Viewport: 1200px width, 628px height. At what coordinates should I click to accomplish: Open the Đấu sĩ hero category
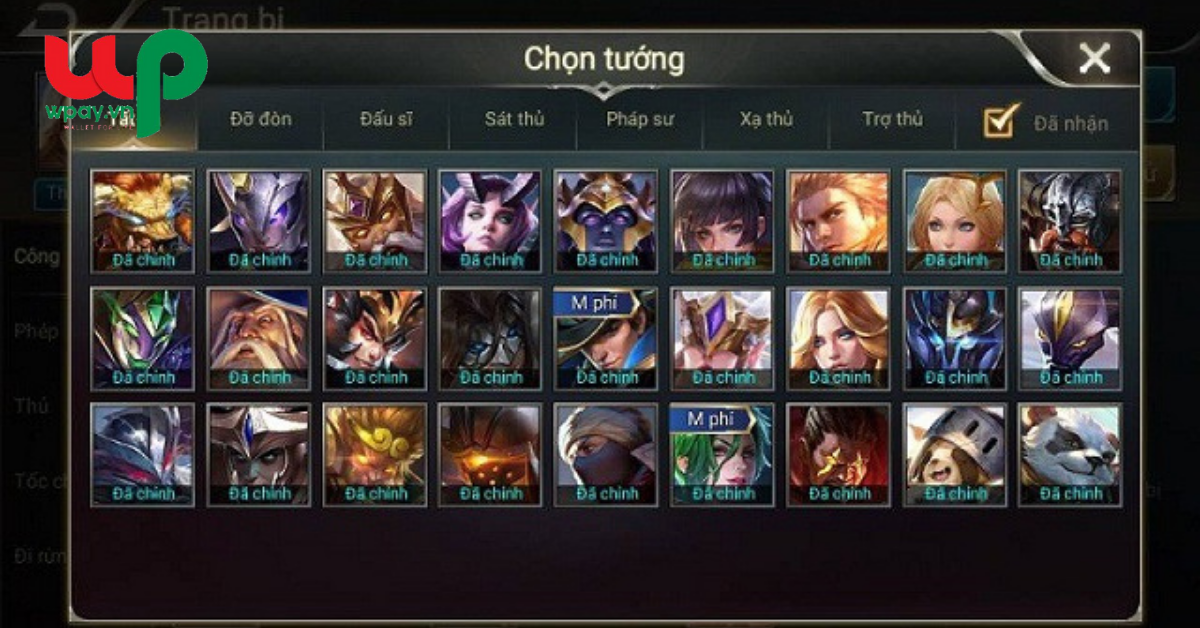coord(387,120)
